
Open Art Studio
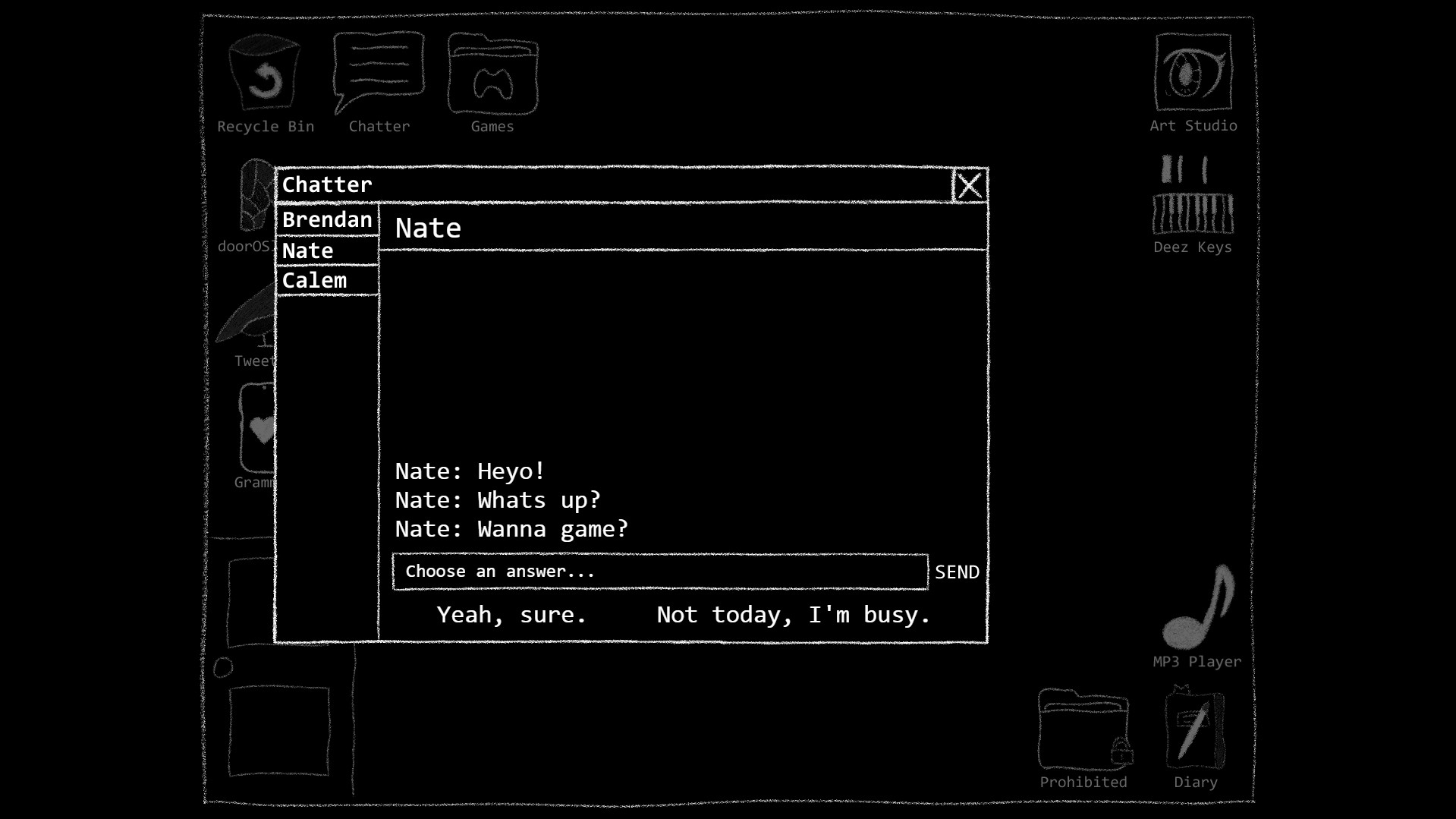point(1191,72)
